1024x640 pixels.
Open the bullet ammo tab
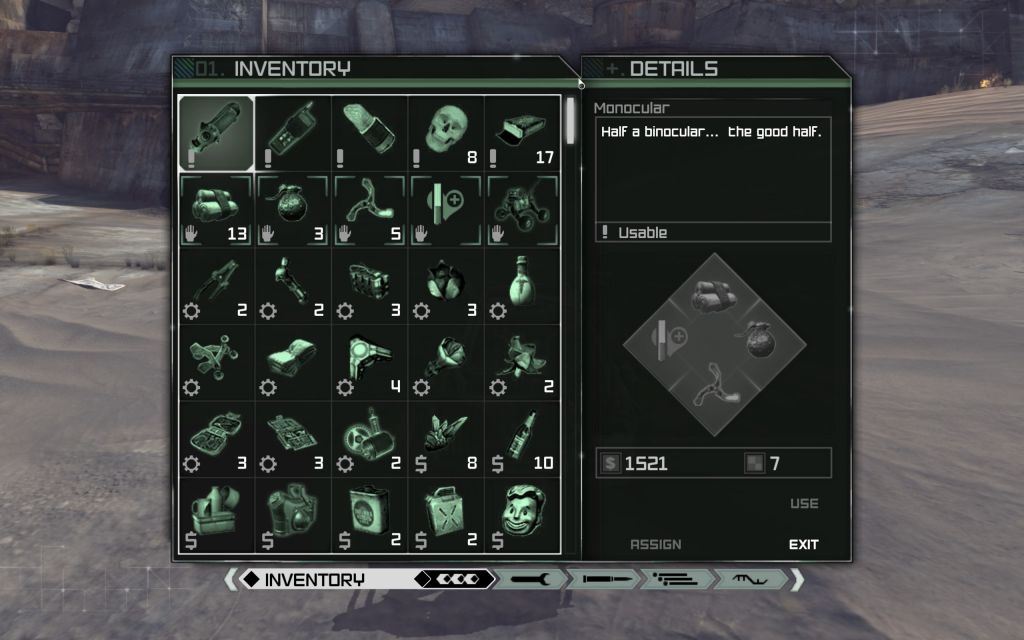[604, 579]
